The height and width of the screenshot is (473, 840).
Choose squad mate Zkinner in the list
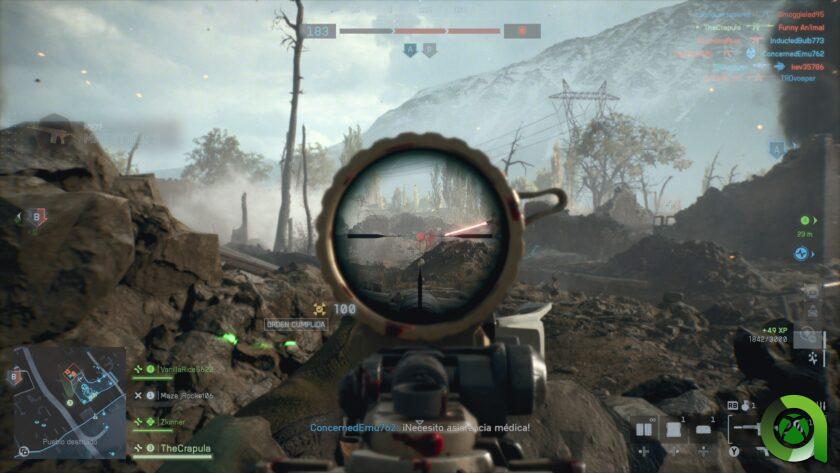172,422
